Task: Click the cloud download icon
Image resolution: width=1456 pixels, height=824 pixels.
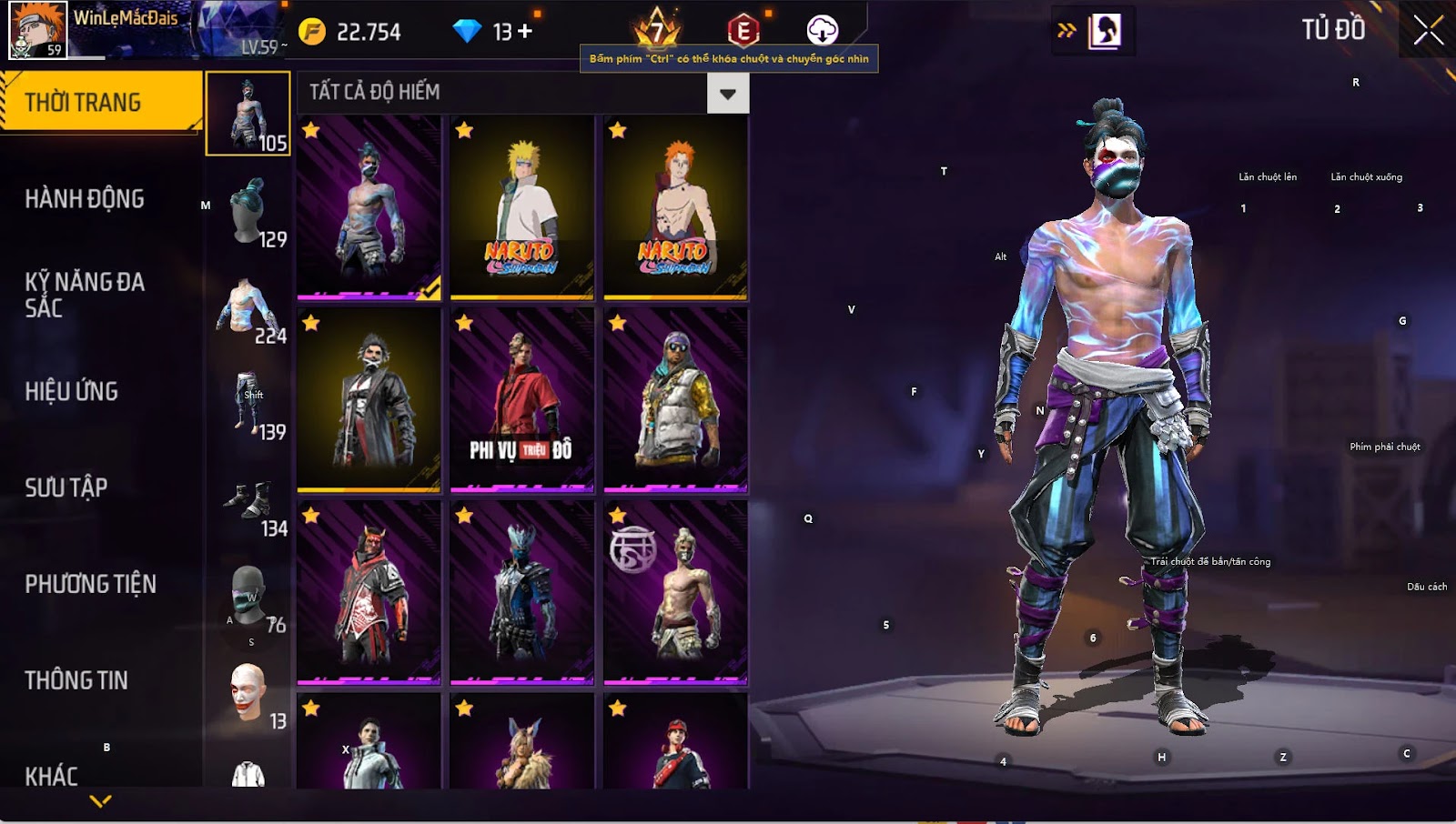Action: (x=822, y=30)
